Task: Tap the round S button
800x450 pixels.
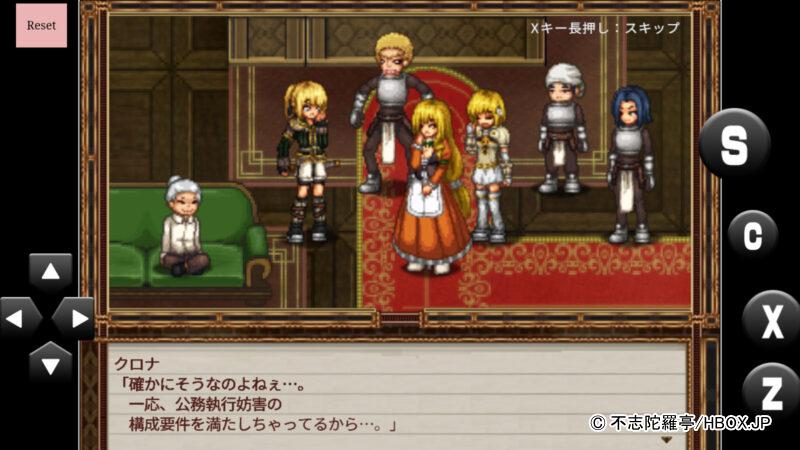Action: 734,144
